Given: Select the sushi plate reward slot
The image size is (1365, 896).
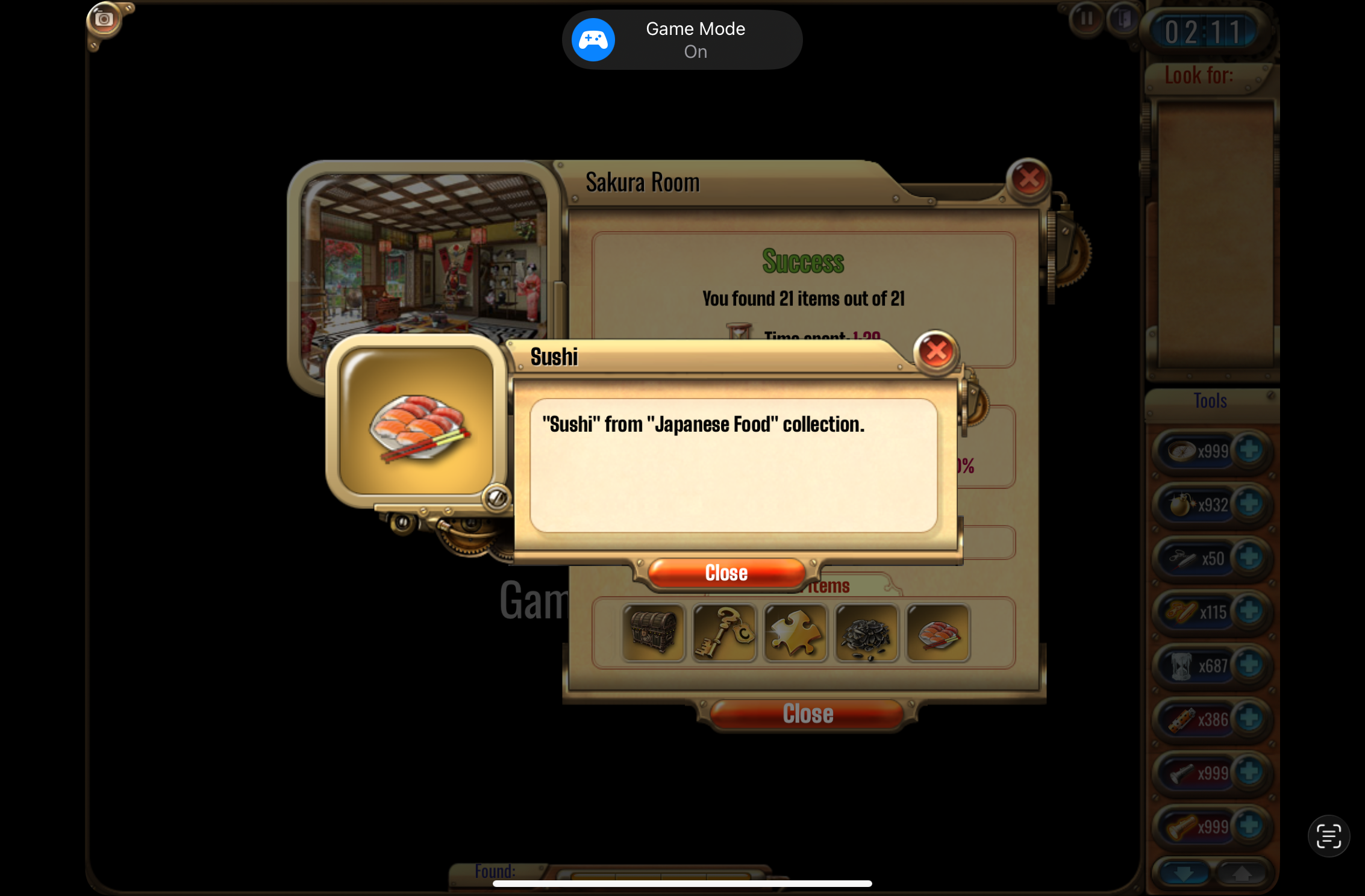Looking at the screenshot, I should tap(938, 633).
